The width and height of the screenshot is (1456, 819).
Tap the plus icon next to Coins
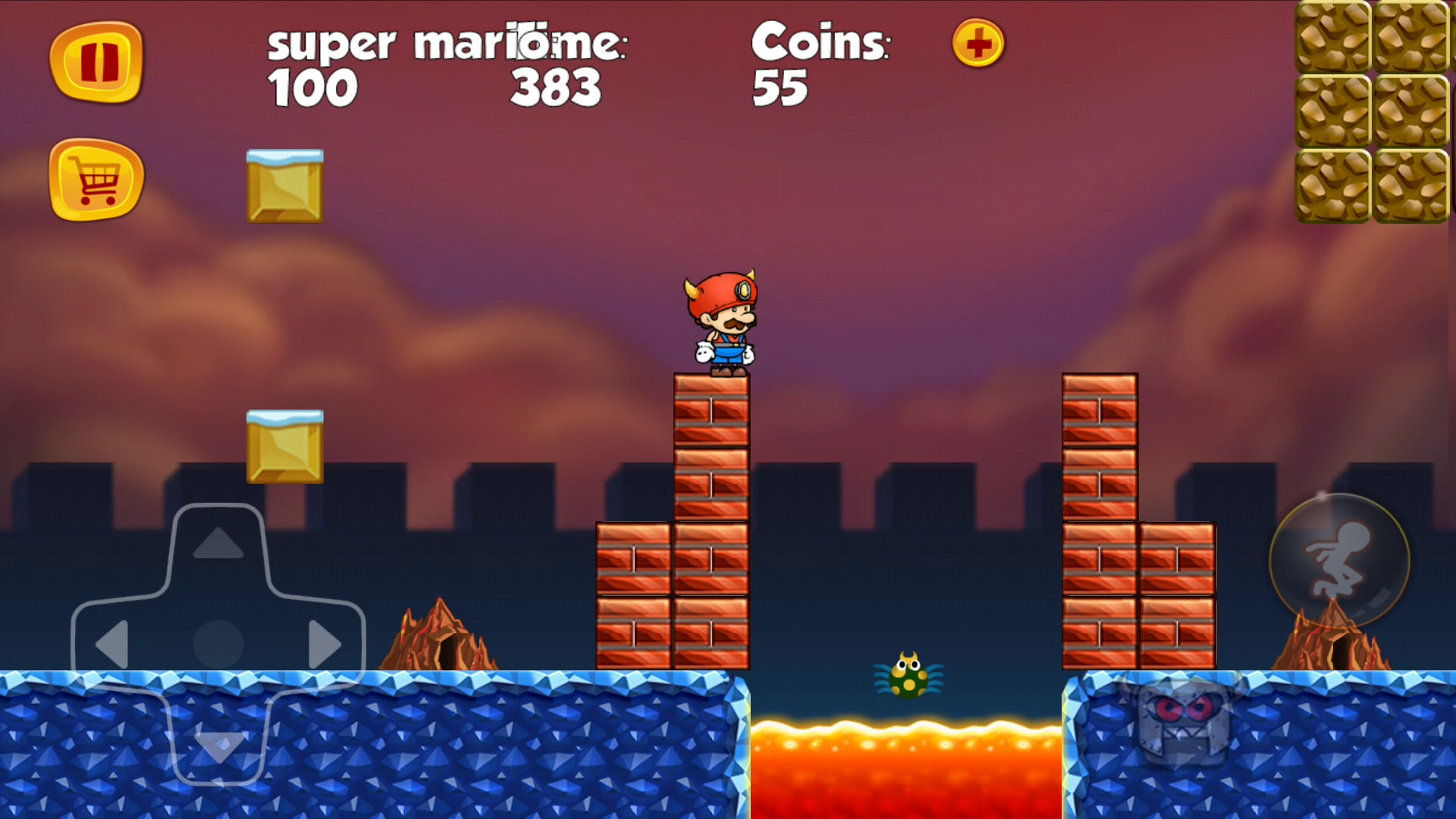coord(977,44)
